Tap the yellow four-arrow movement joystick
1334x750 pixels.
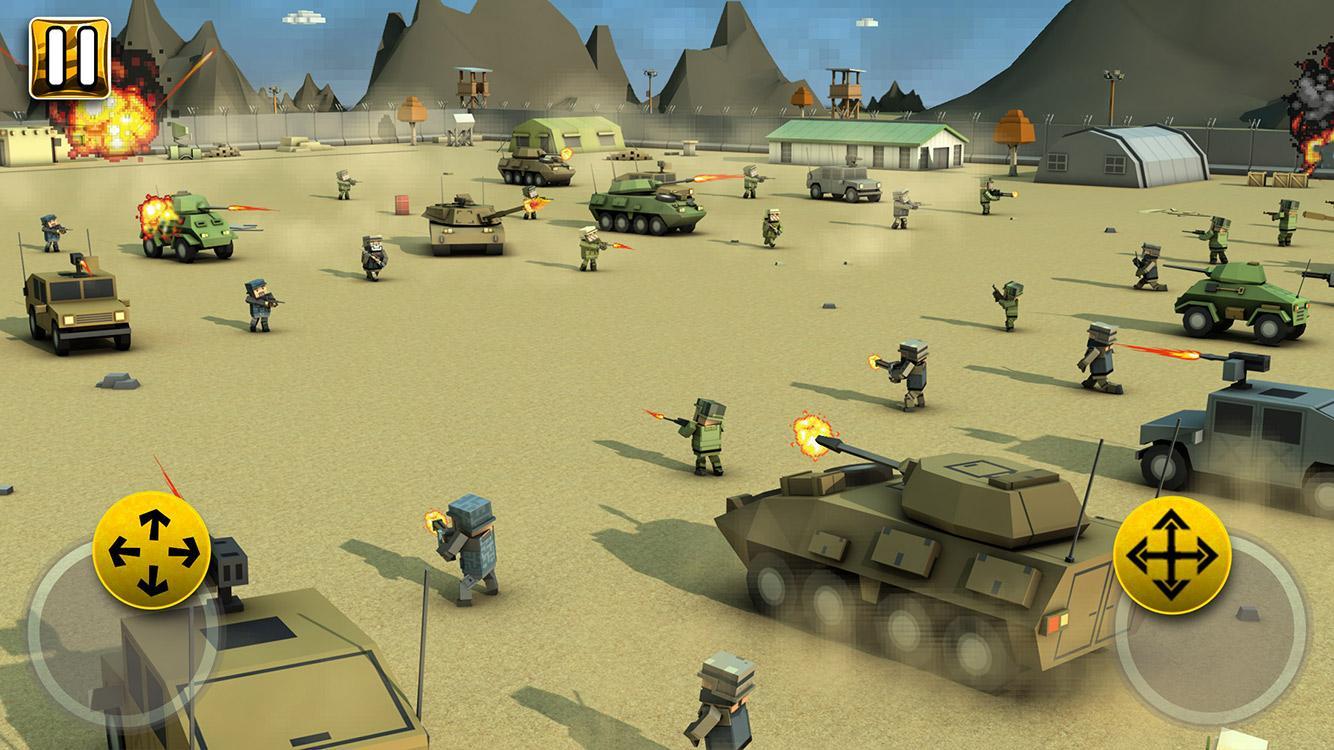152,550
